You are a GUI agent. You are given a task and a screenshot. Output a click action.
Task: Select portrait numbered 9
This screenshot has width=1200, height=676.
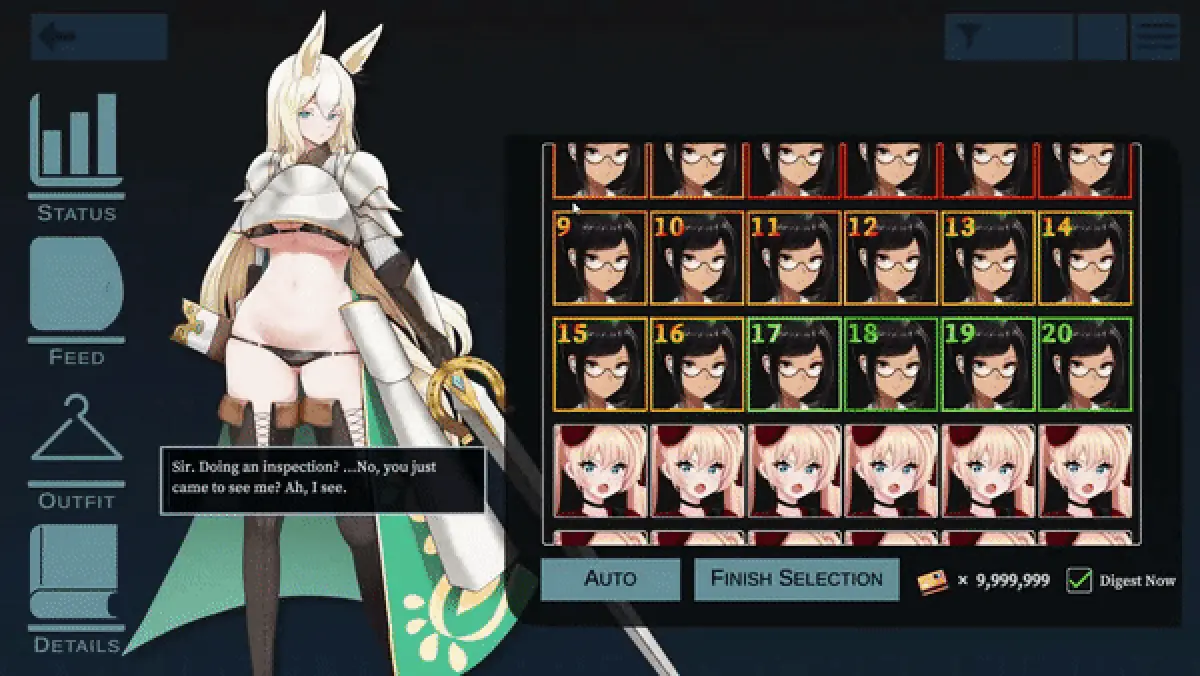tap(600, 257)
